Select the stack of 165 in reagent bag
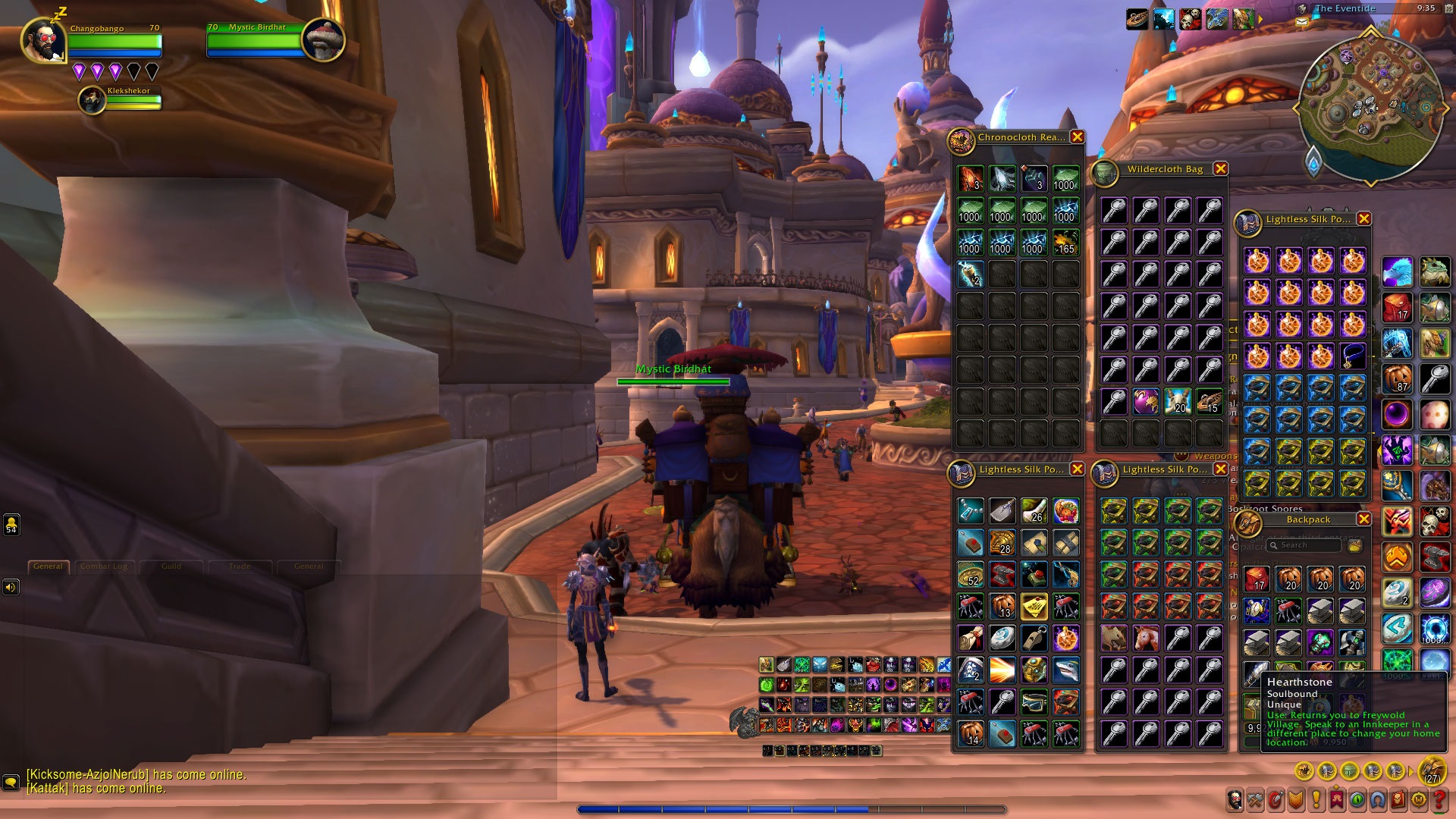The image size is (1456, 819). (x=1065, y=243)
